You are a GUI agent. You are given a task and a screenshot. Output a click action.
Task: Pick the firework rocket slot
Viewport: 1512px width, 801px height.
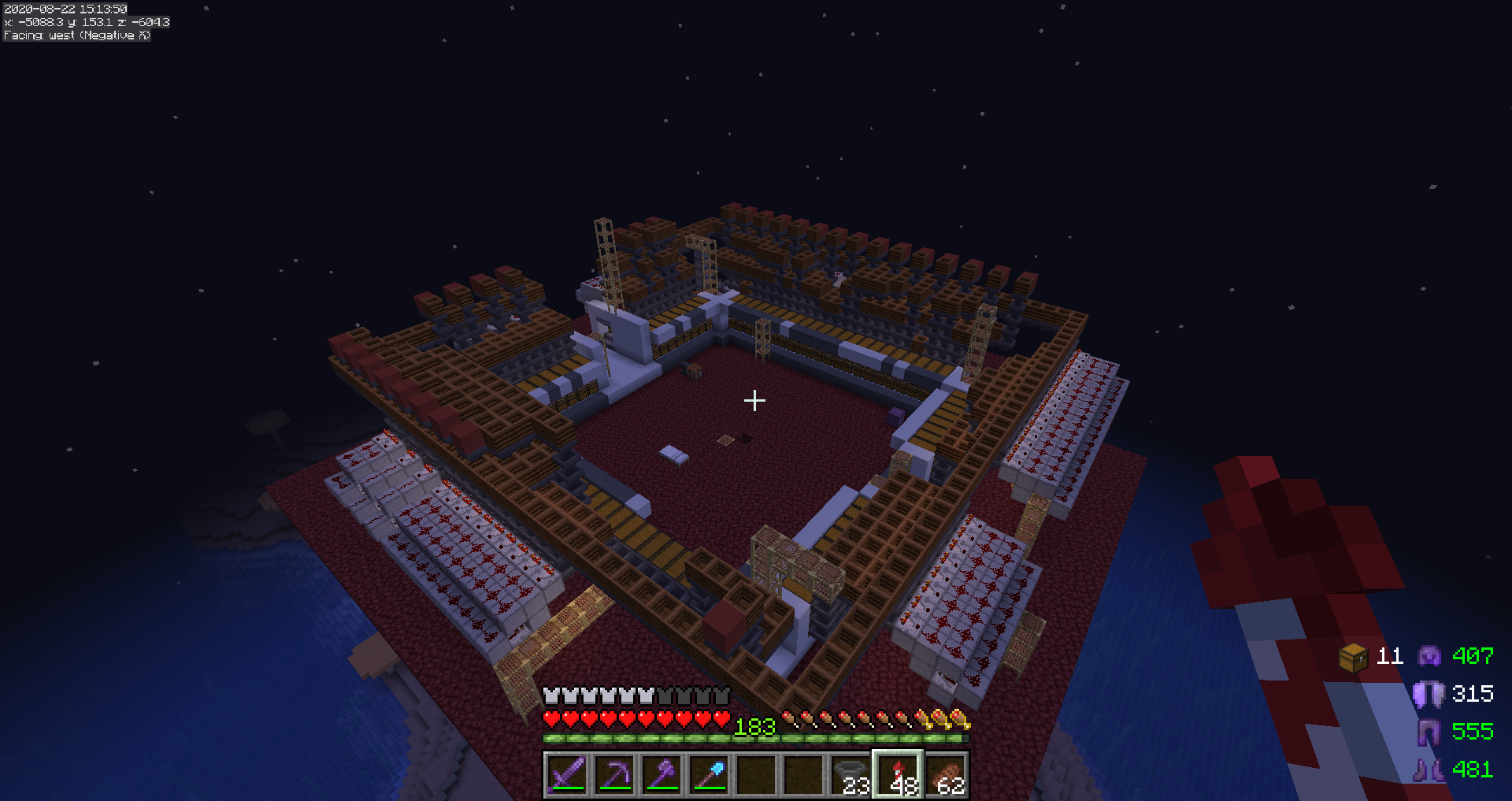click(898, 774)
